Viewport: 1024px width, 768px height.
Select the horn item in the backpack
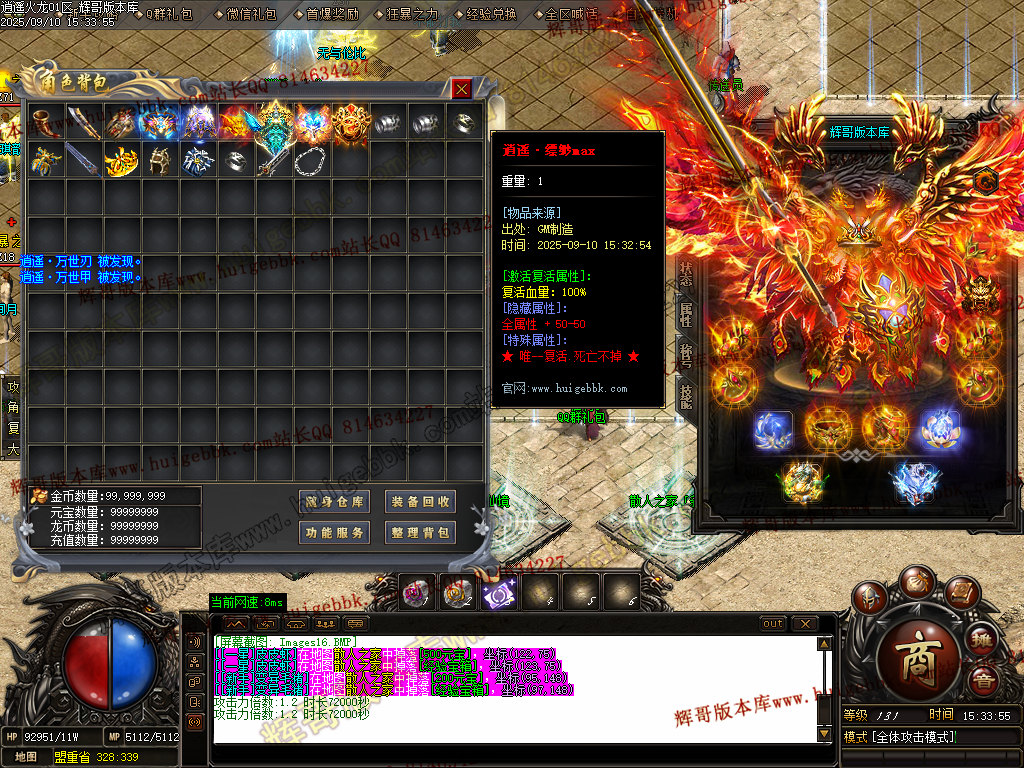click(46, 122)
